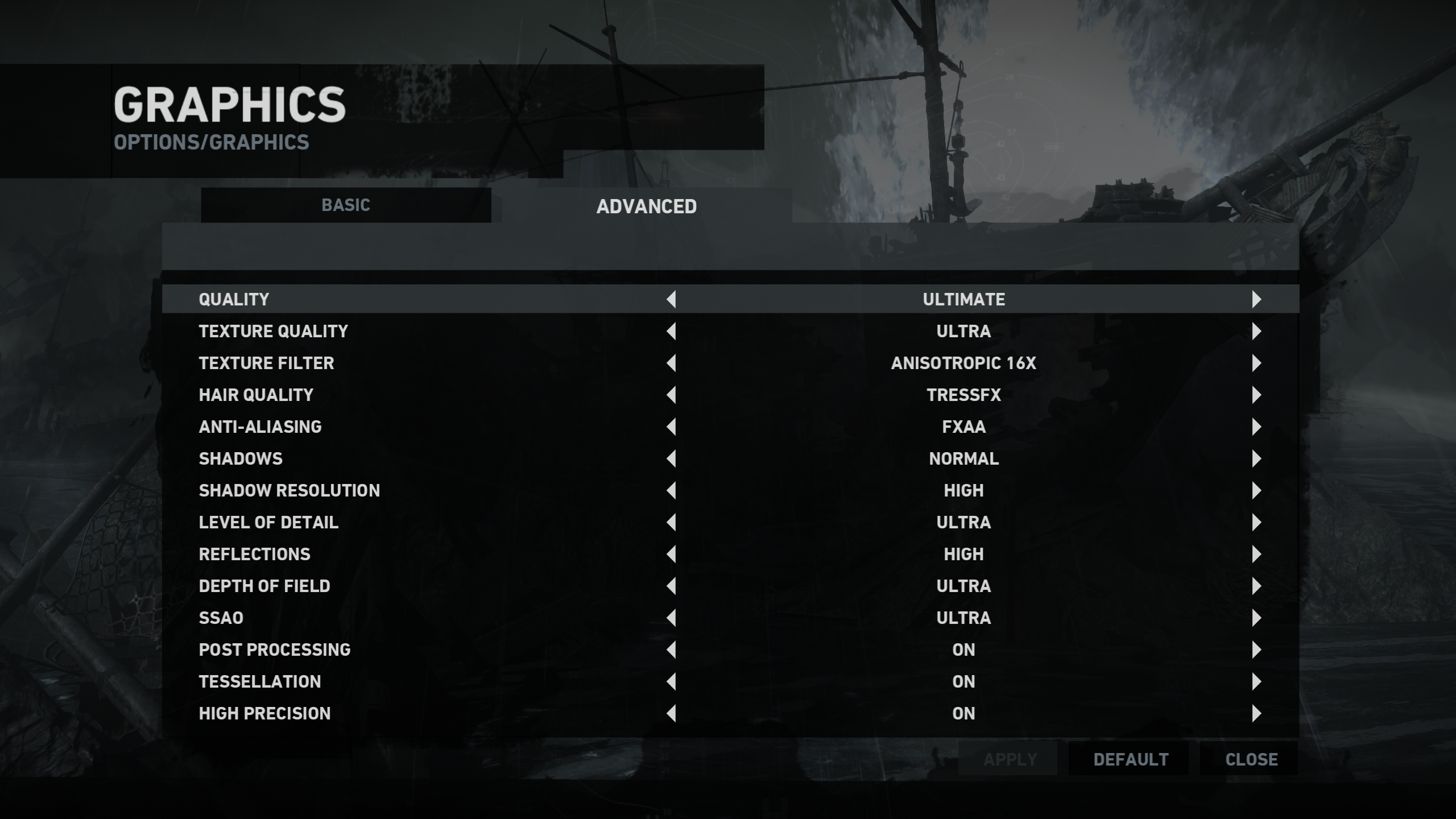The height and width of the screenshot is (819, 1456).
Task: Switch Tessellation using the left arrow
Action: point(671,681)
